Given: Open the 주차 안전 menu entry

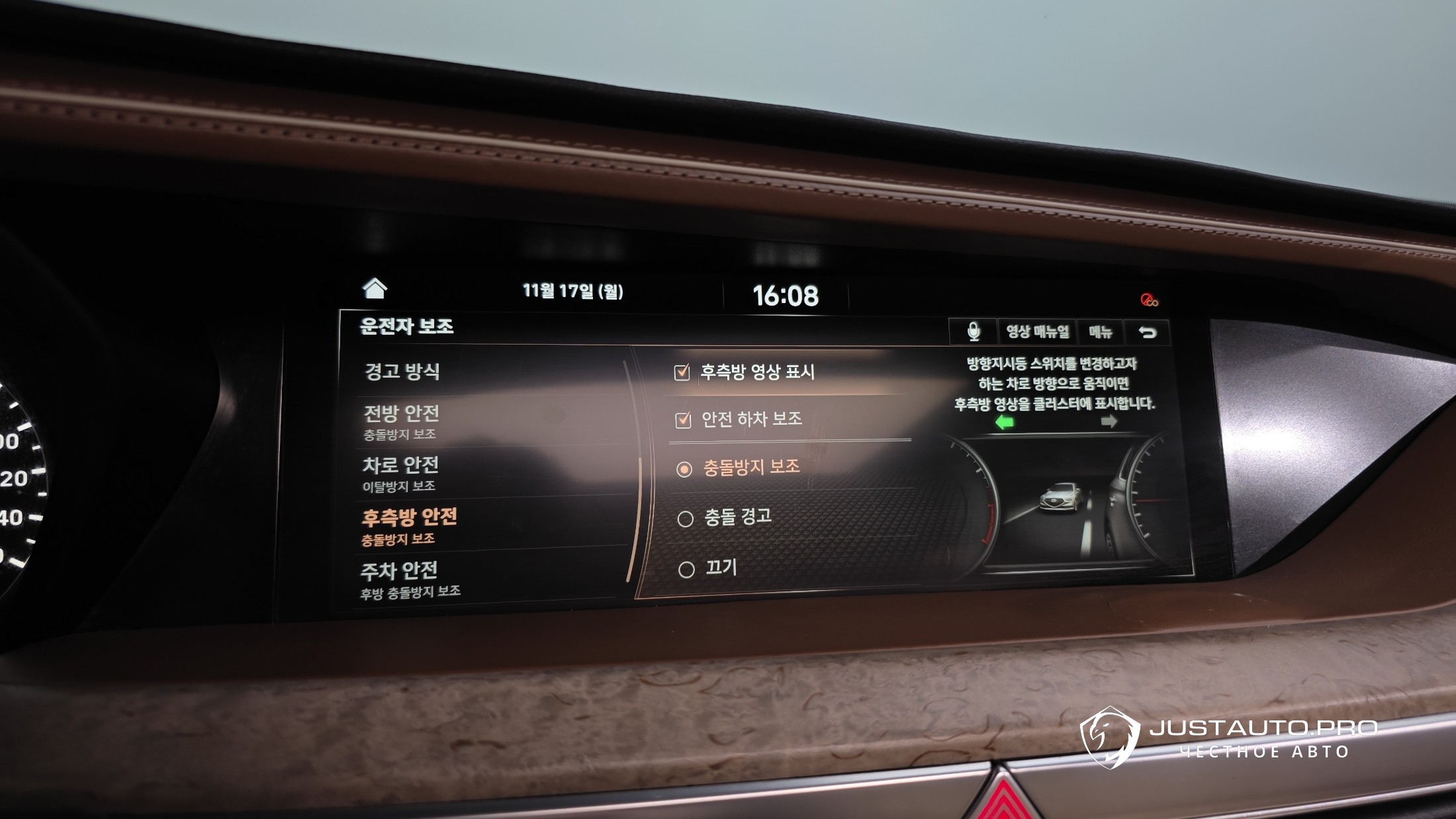Looking at the screenshot, I should [x=399, y=577].
